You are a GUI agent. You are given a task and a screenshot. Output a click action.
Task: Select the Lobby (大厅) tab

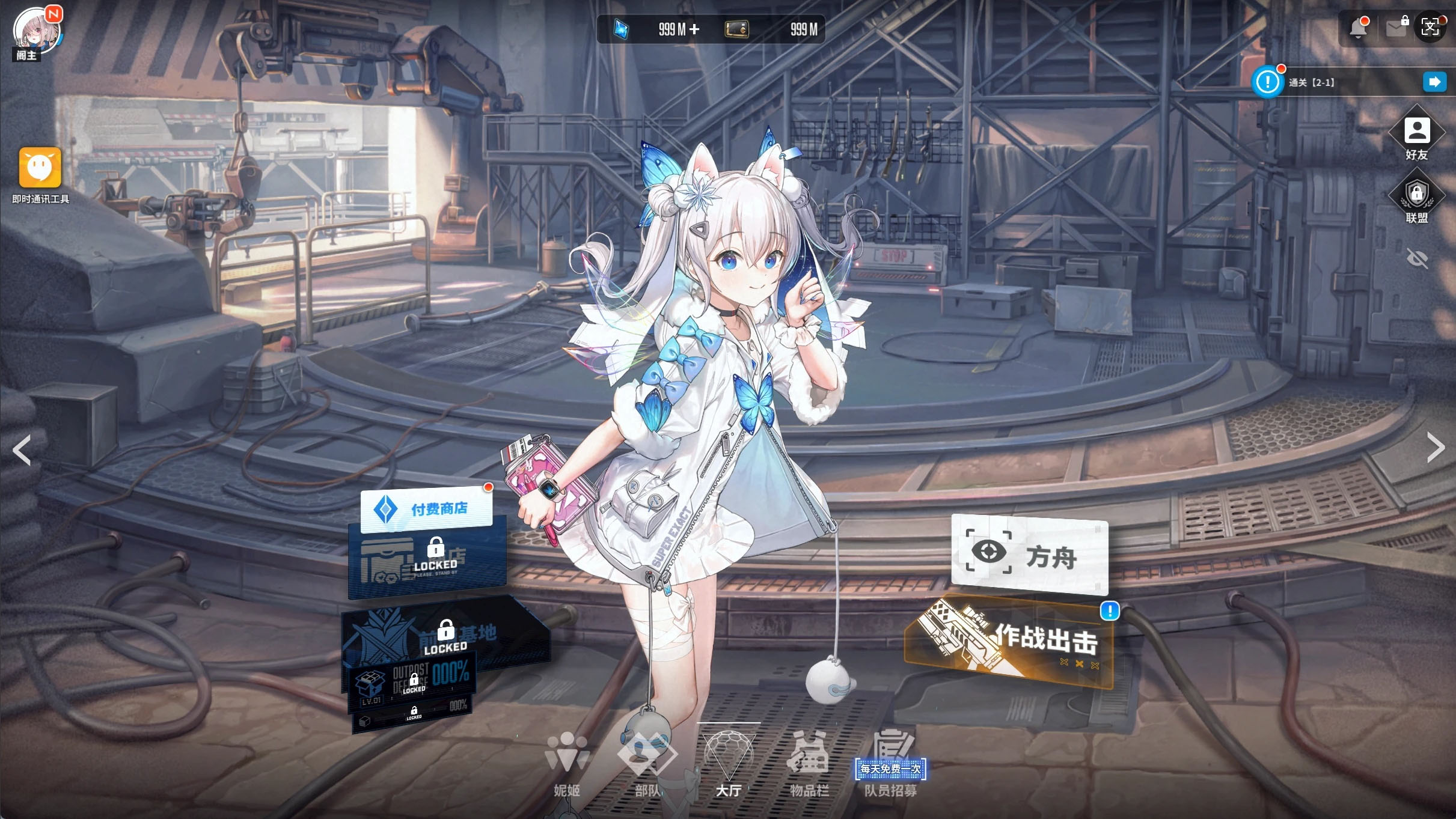tap(728, 764)
